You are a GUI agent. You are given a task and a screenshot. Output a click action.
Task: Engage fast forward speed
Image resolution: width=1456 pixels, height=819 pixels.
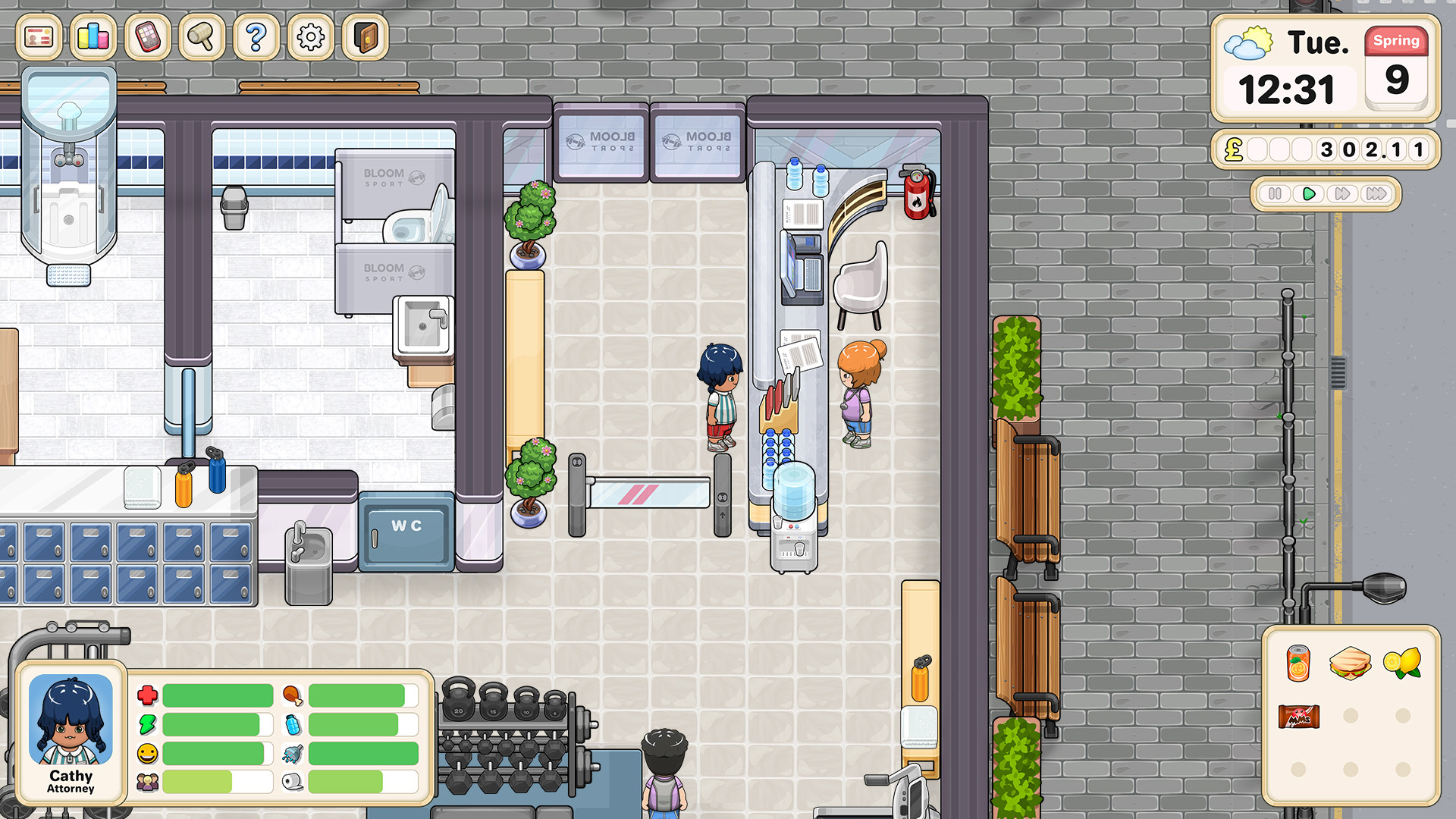pos(1341,194)
